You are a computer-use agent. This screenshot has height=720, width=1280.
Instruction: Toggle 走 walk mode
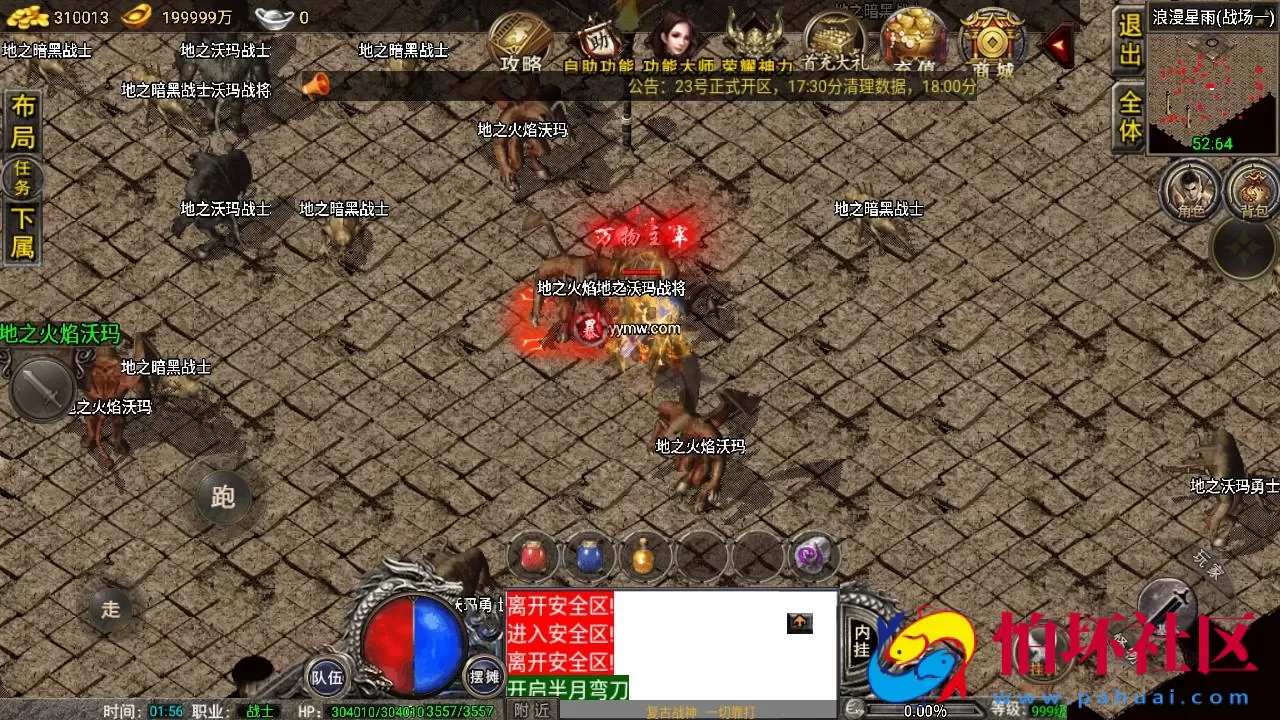tap(110, 609)
